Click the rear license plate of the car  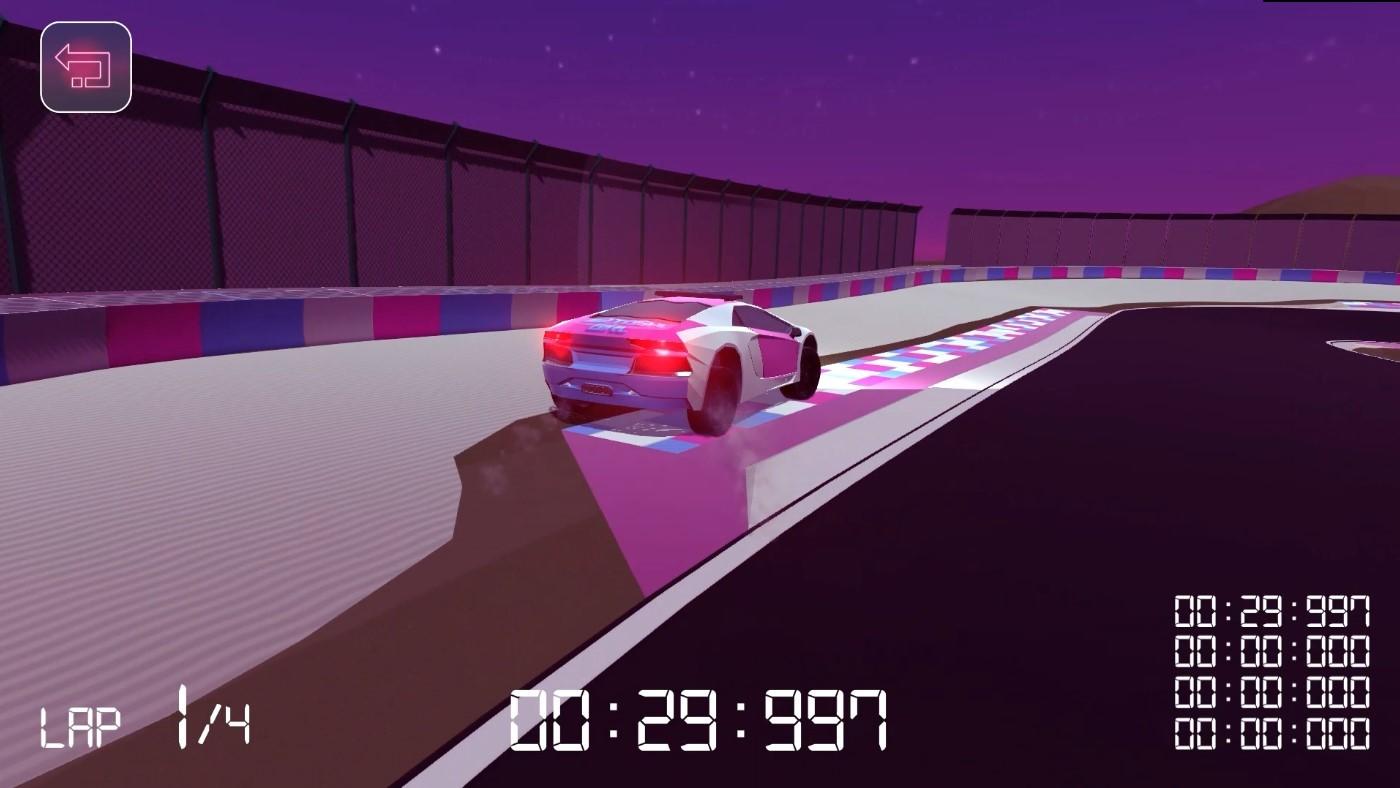[595, 389]
